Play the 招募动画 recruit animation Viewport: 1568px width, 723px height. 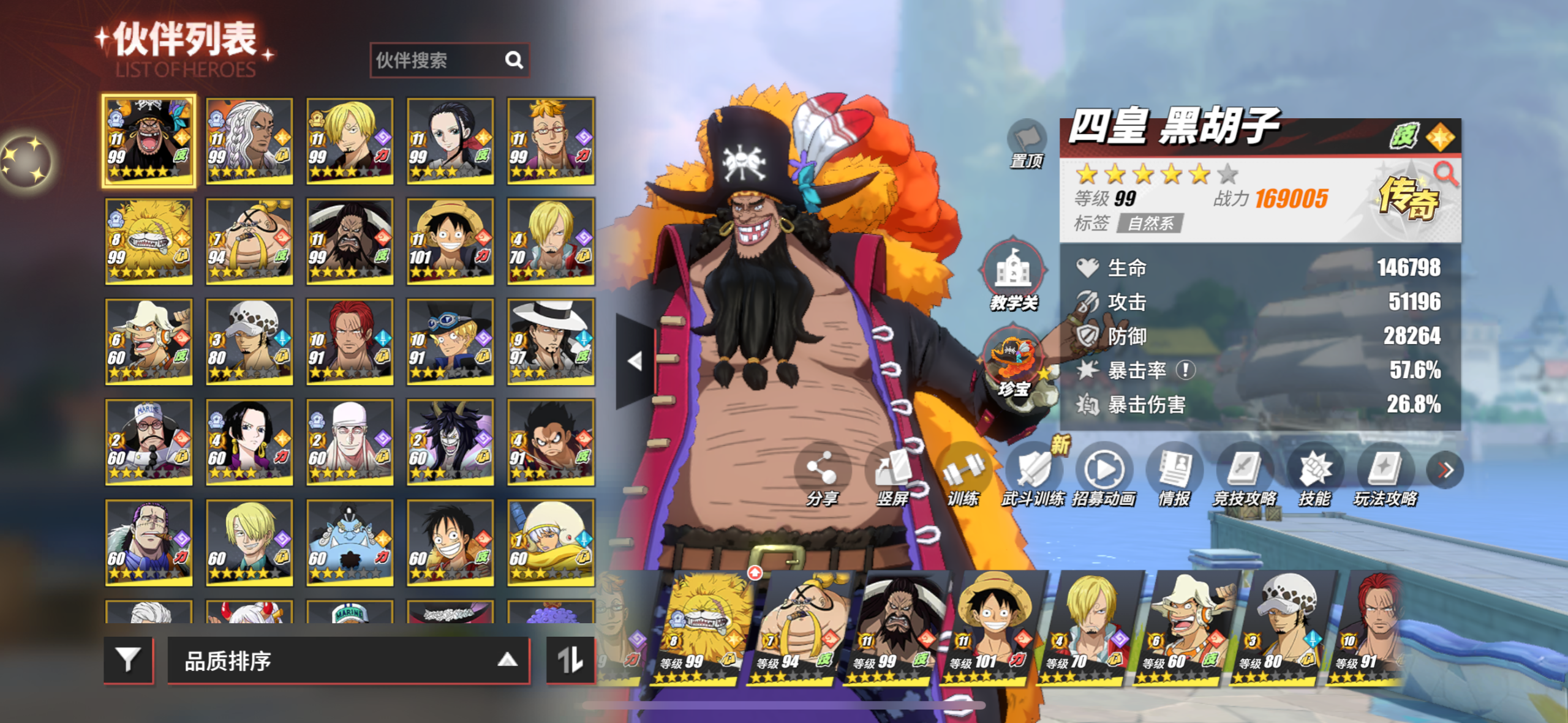click(1104, 476)
